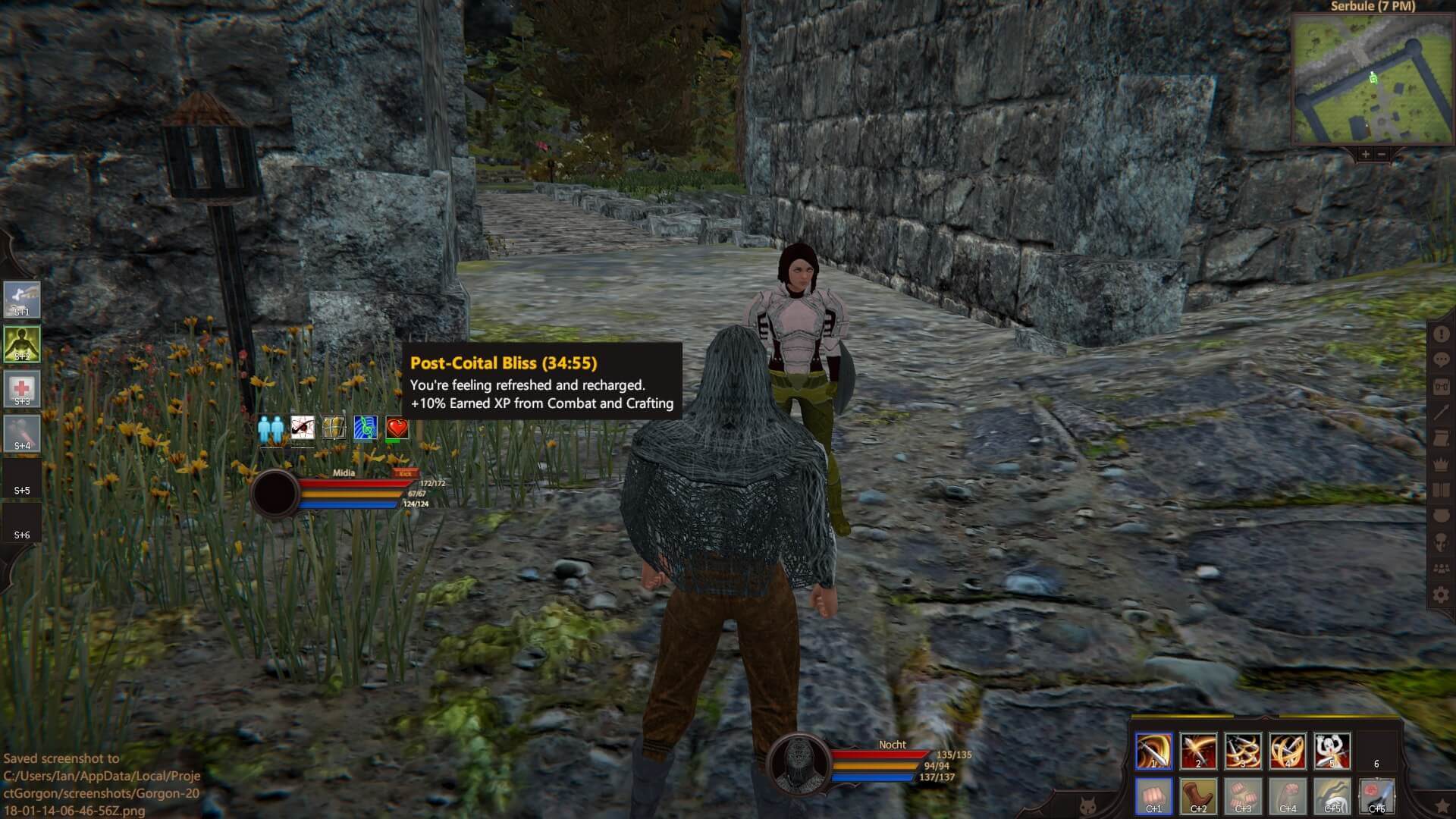Zoom out the minimap with minus button
The image size is (1456, 819).
tap(1382, 155)
